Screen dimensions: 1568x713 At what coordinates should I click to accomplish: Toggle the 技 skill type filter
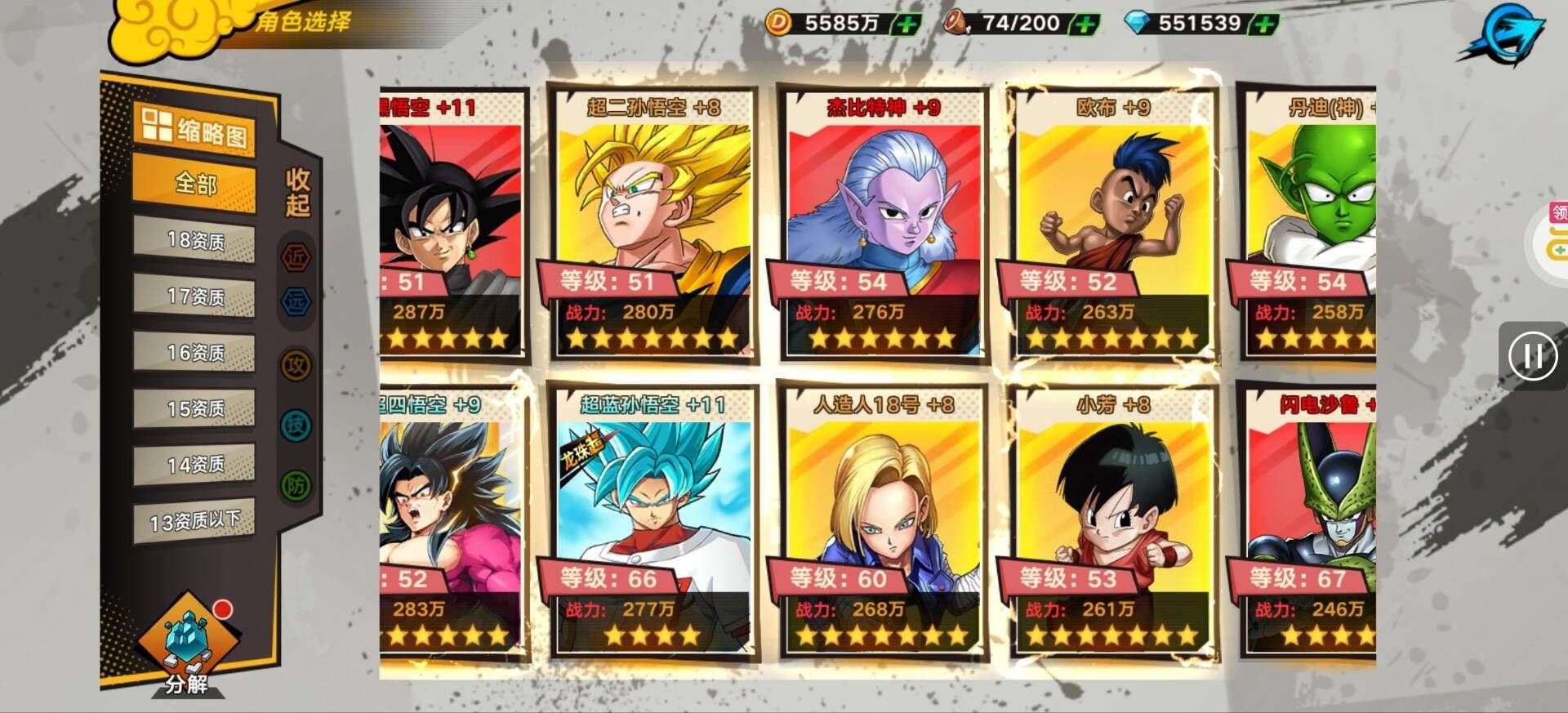point(296,425)
